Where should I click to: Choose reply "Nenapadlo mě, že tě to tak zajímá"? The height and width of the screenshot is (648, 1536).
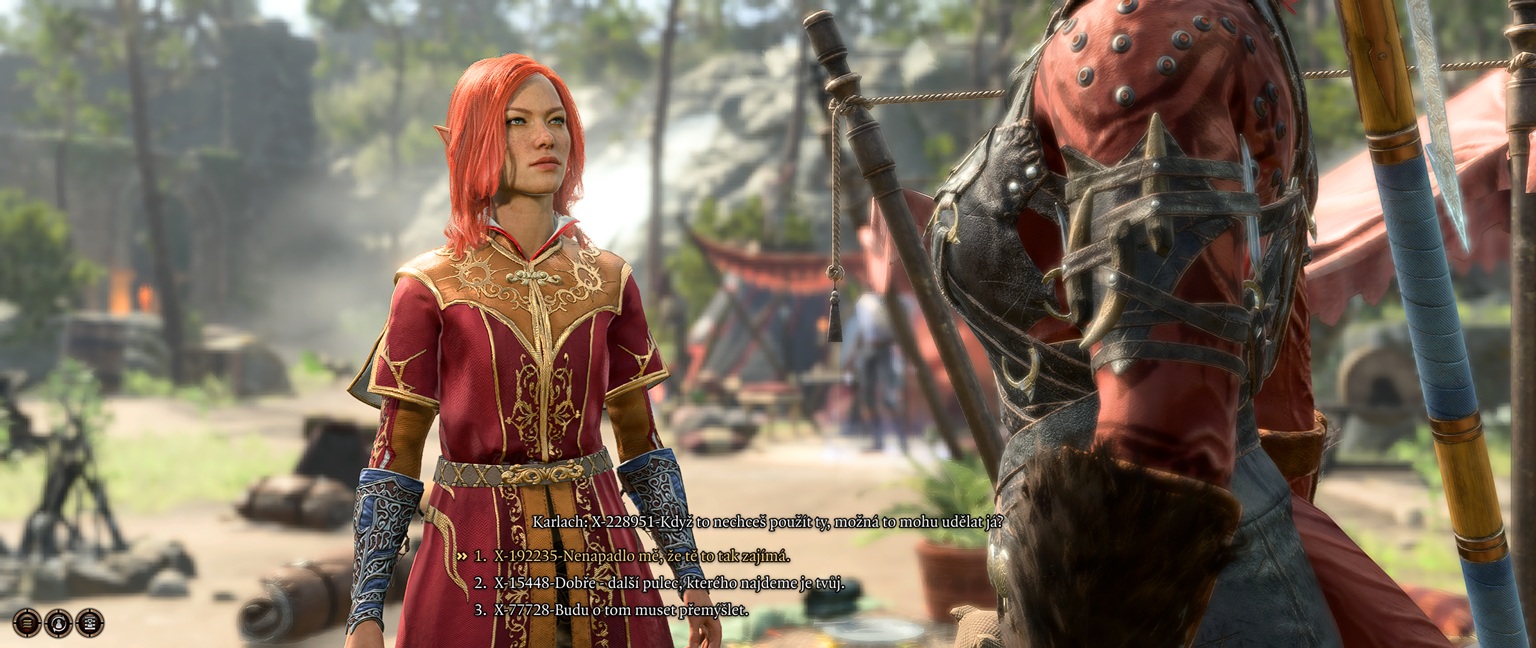coord(641,556)
